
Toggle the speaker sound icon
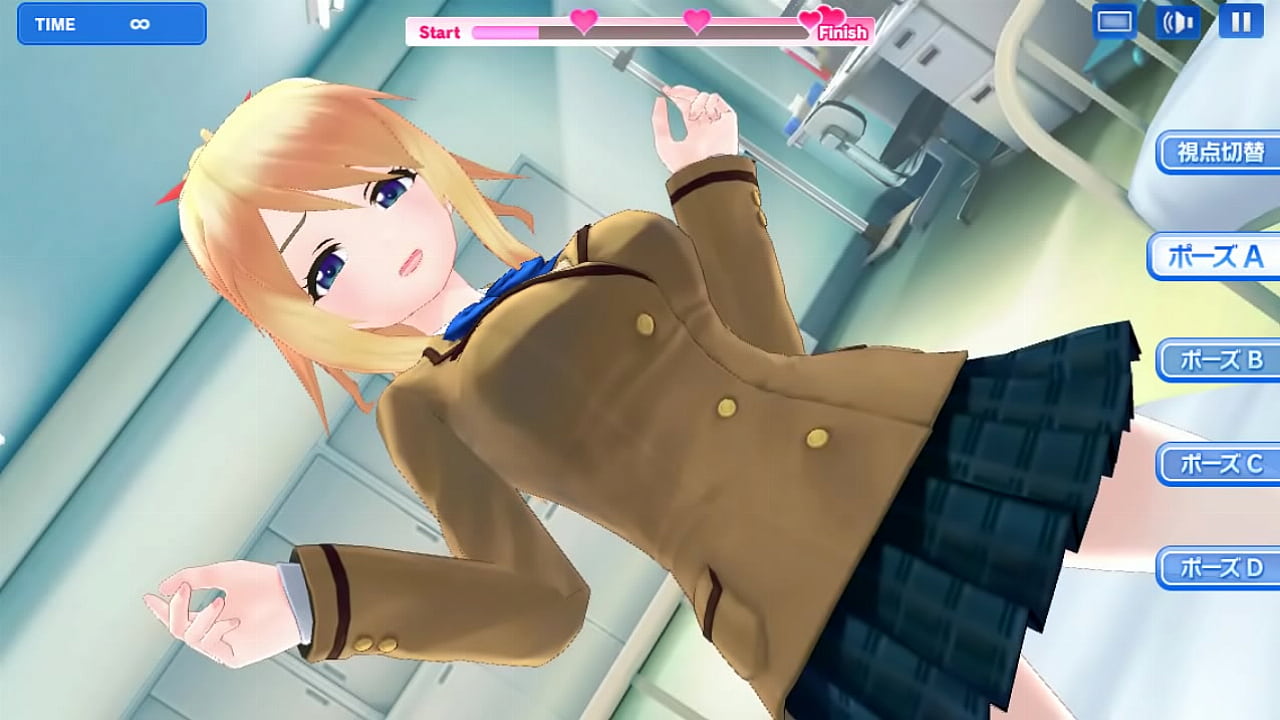[x=1178, y=21]
